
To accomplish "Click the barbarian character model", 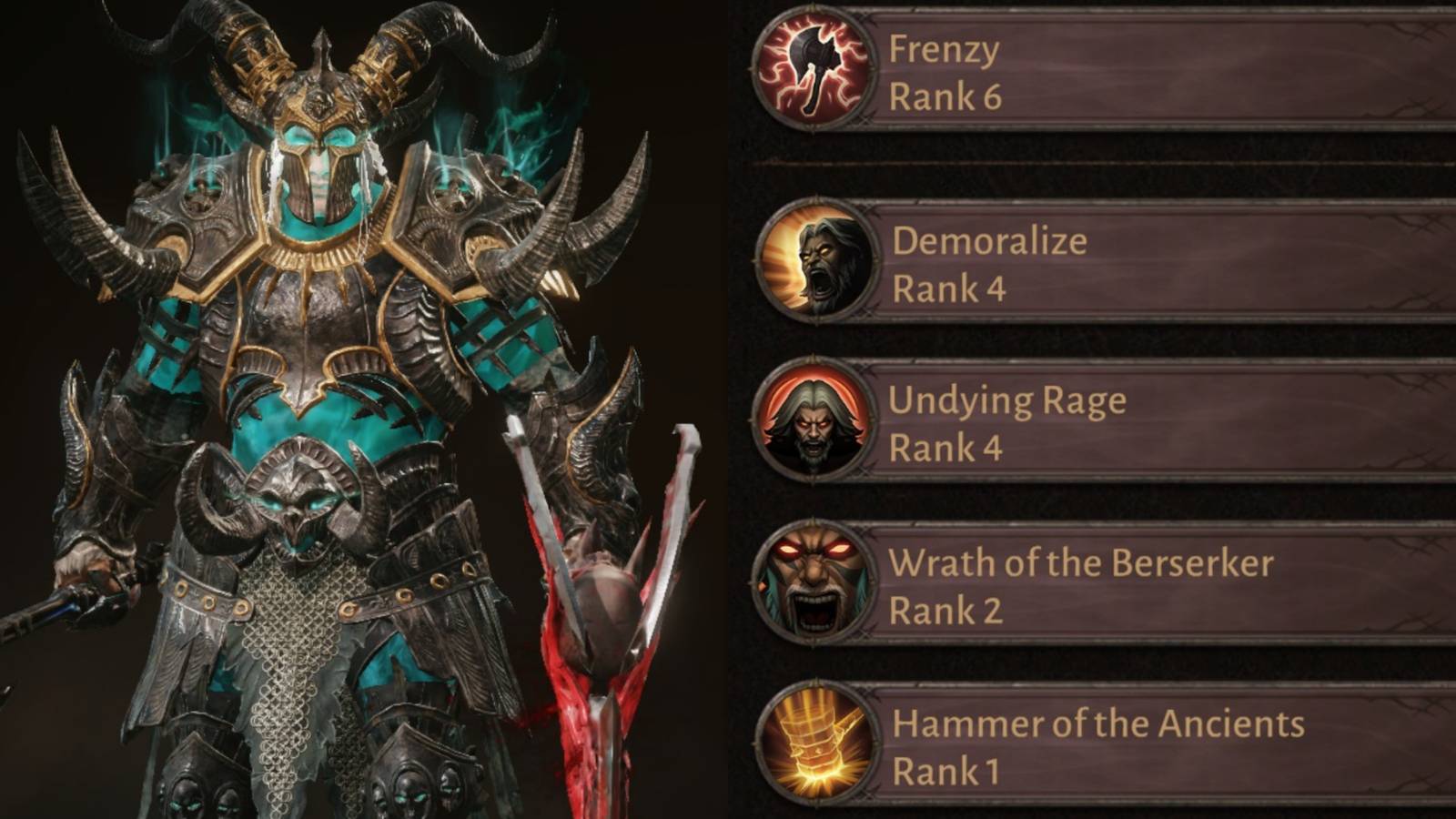I will 309,364.
